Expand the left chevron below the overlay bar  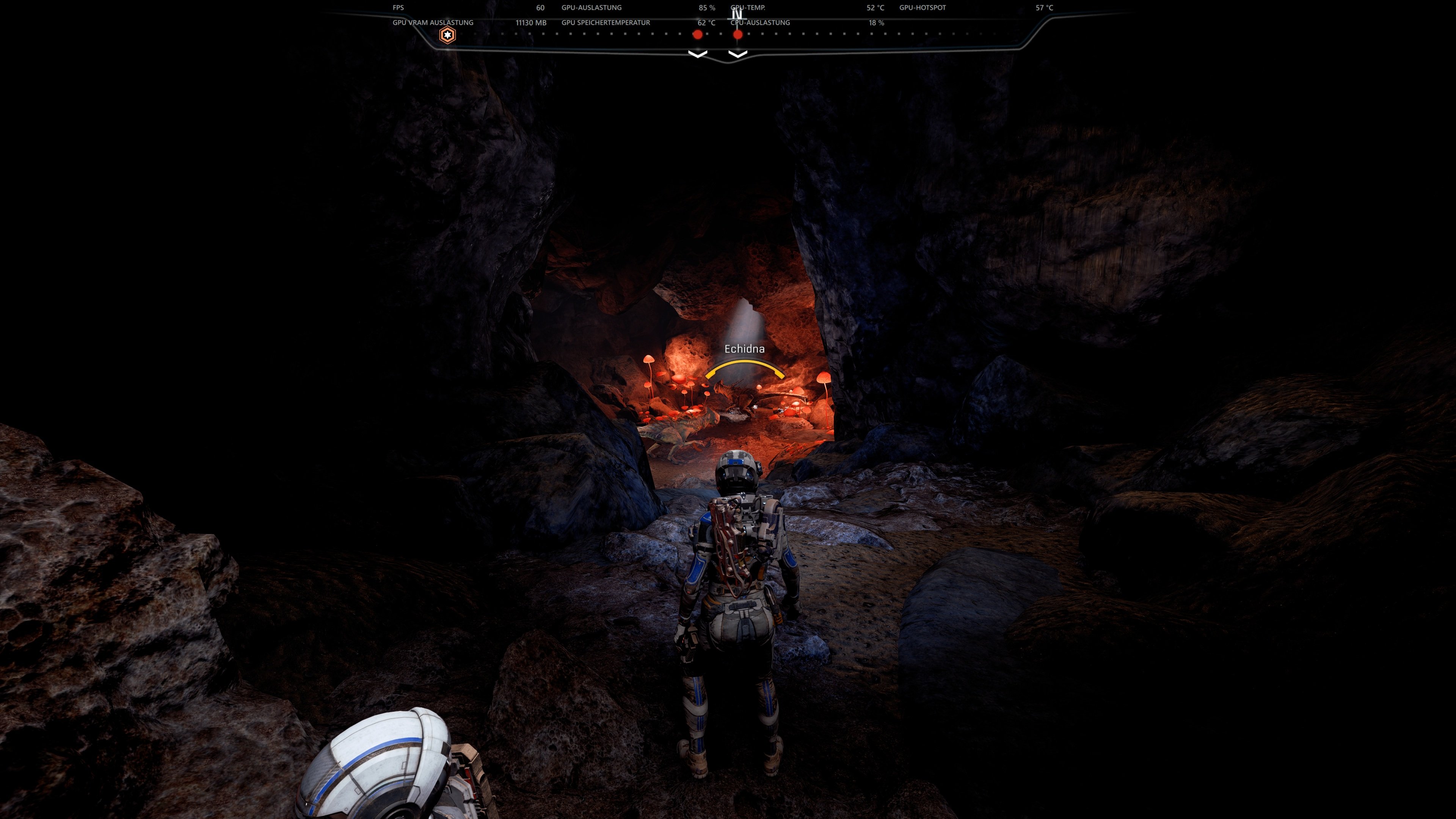(698, 55)
